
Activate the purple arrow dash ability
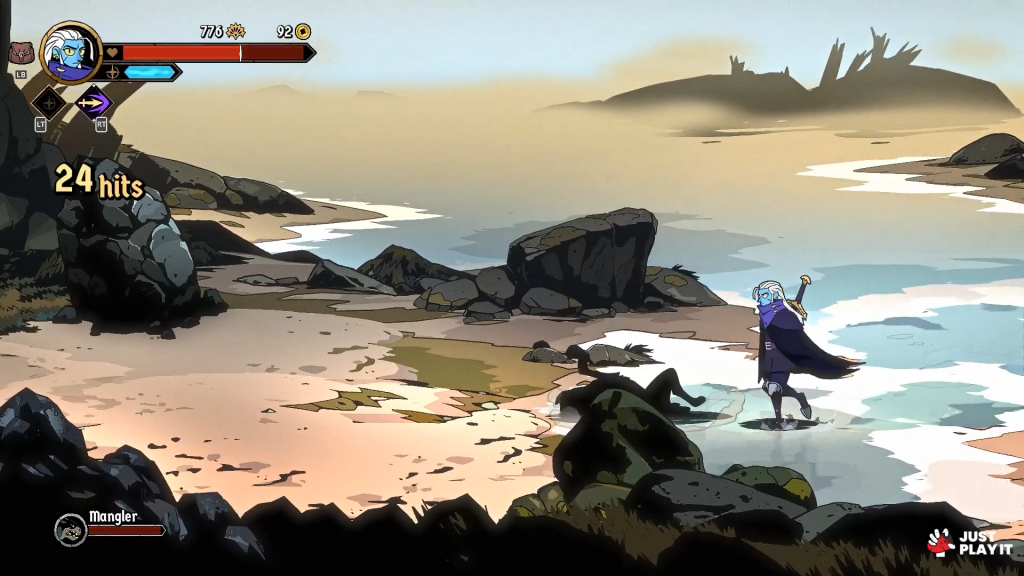[x=94, y=101]
